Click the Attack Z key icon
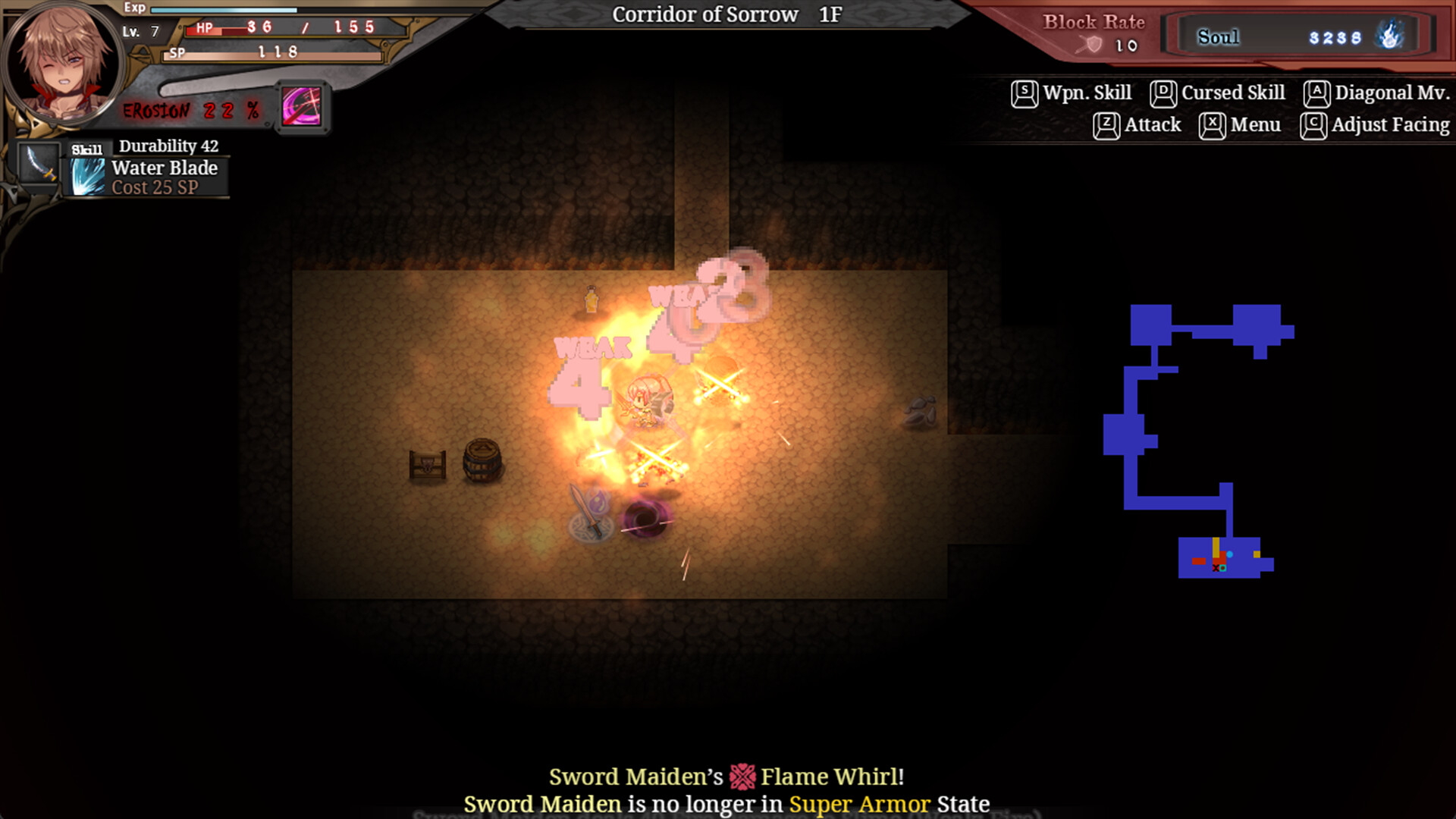The width and height of the screenshot is (1456, 819). pos(1104,124)
